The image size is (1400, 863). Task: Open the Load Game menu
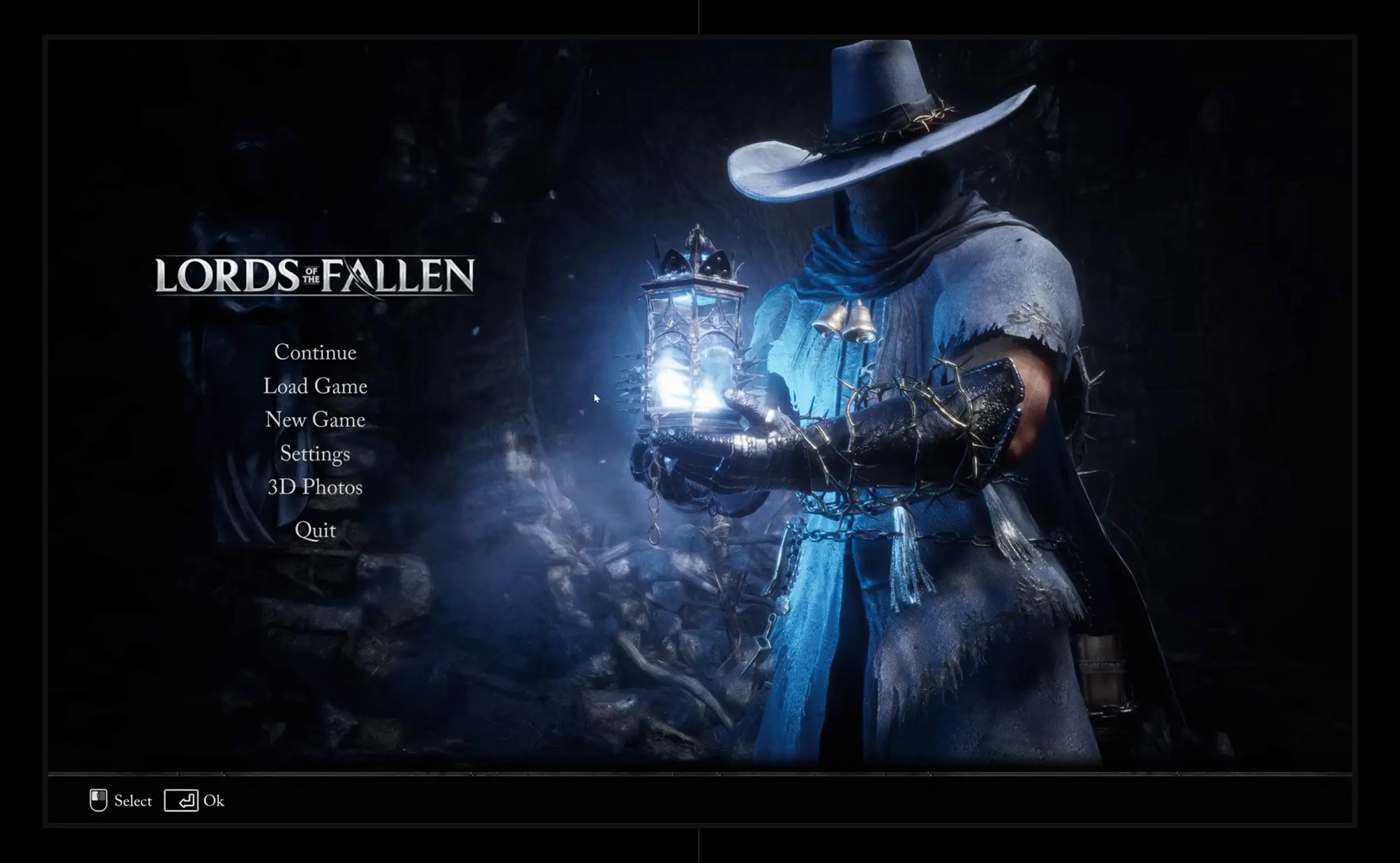click(x=315, y=386)
